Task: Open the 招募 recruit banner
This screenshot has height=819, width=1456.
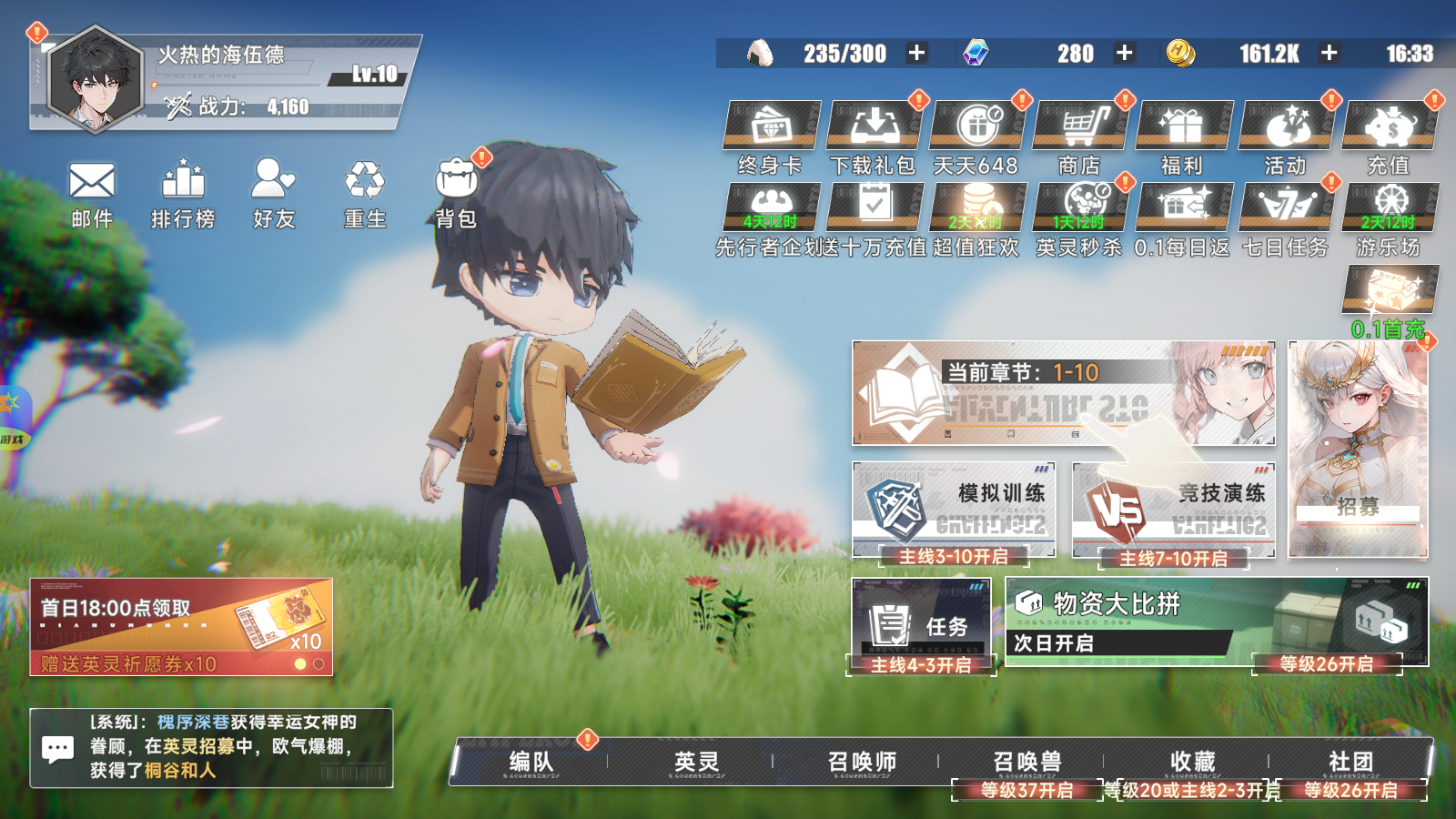Action: (x=1358, y=450)
